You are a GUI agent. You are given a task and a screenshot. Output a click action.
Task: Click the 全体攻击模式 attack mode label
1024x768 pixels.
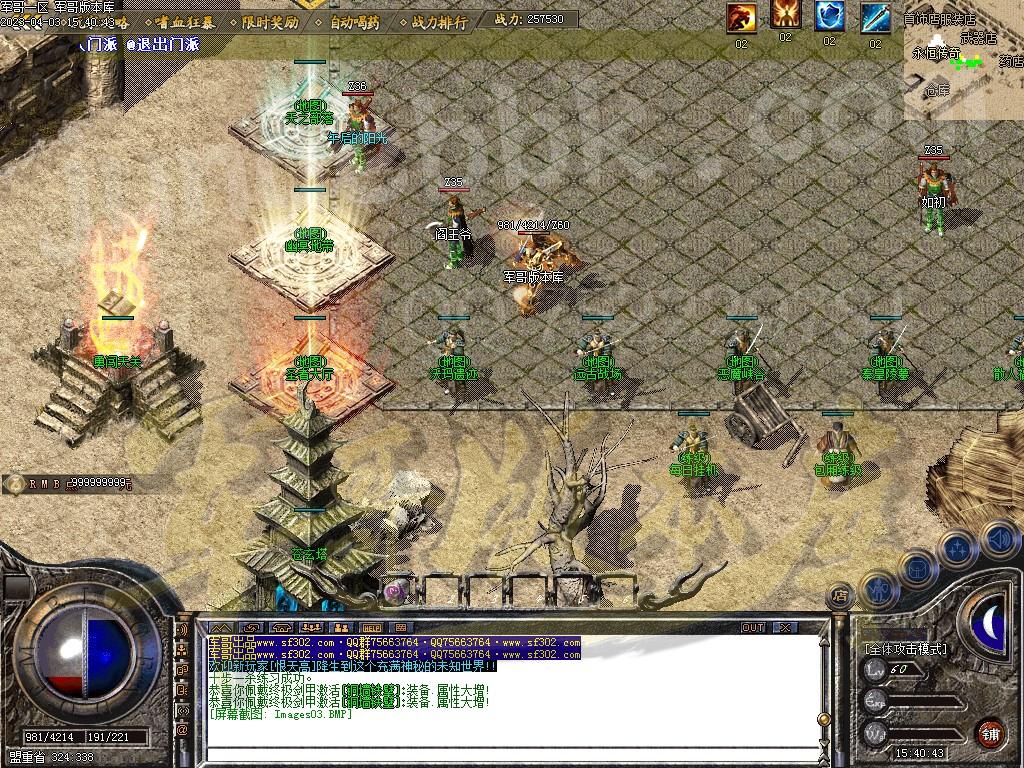click(x=905, y=649)
